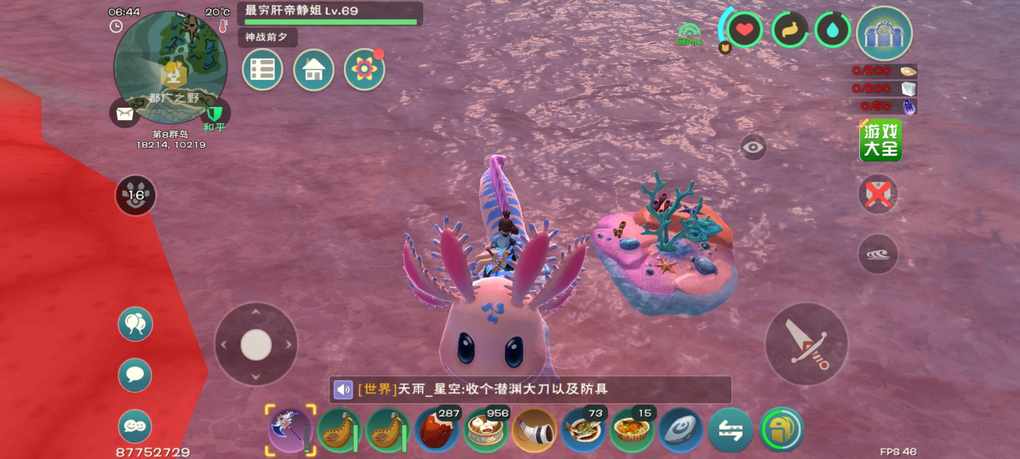
Task: Tap the sword attack button
Action: [x=806, y=344]
